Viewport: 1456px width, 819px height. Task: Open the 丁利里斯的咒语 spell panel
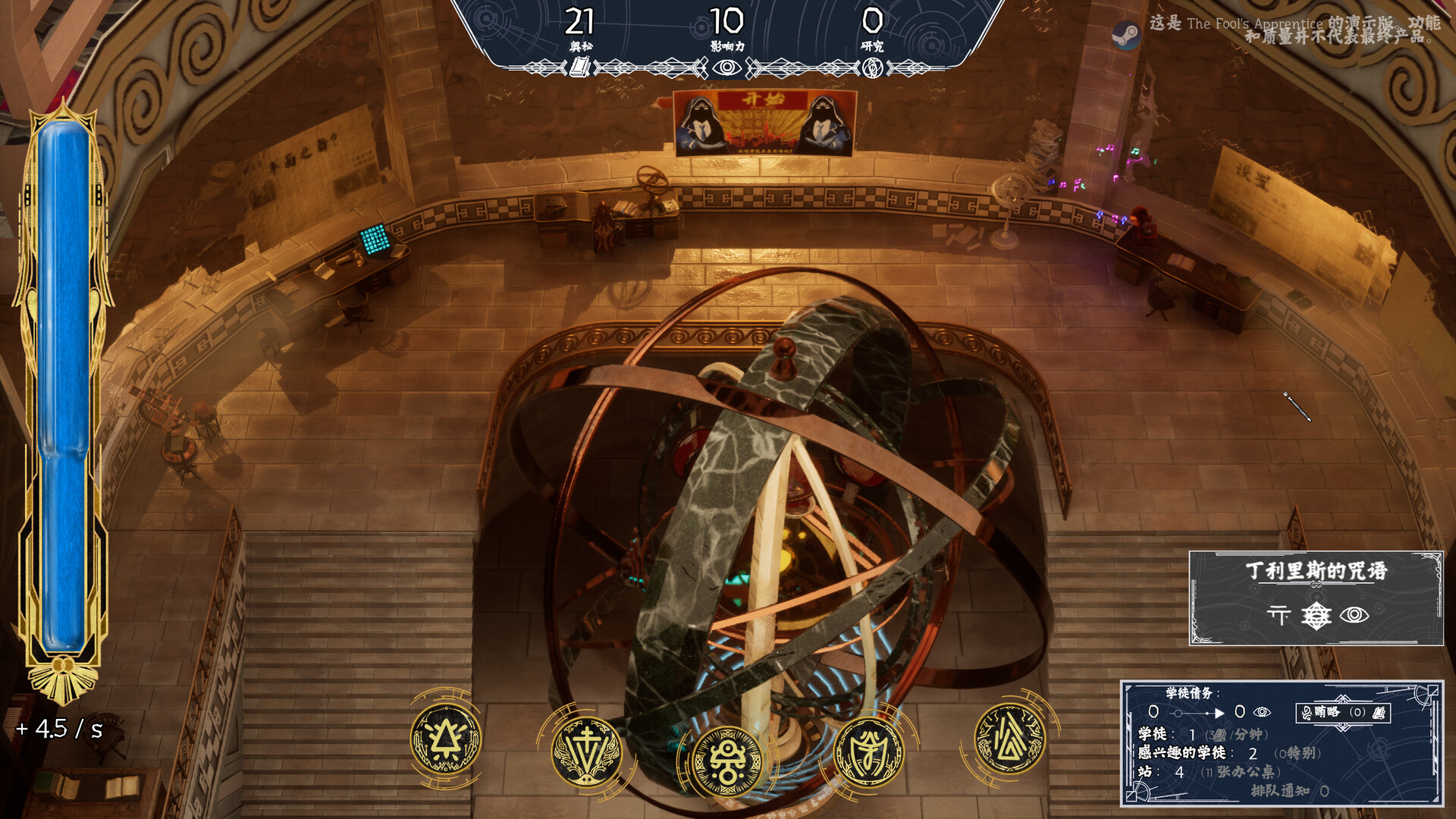1316,598
